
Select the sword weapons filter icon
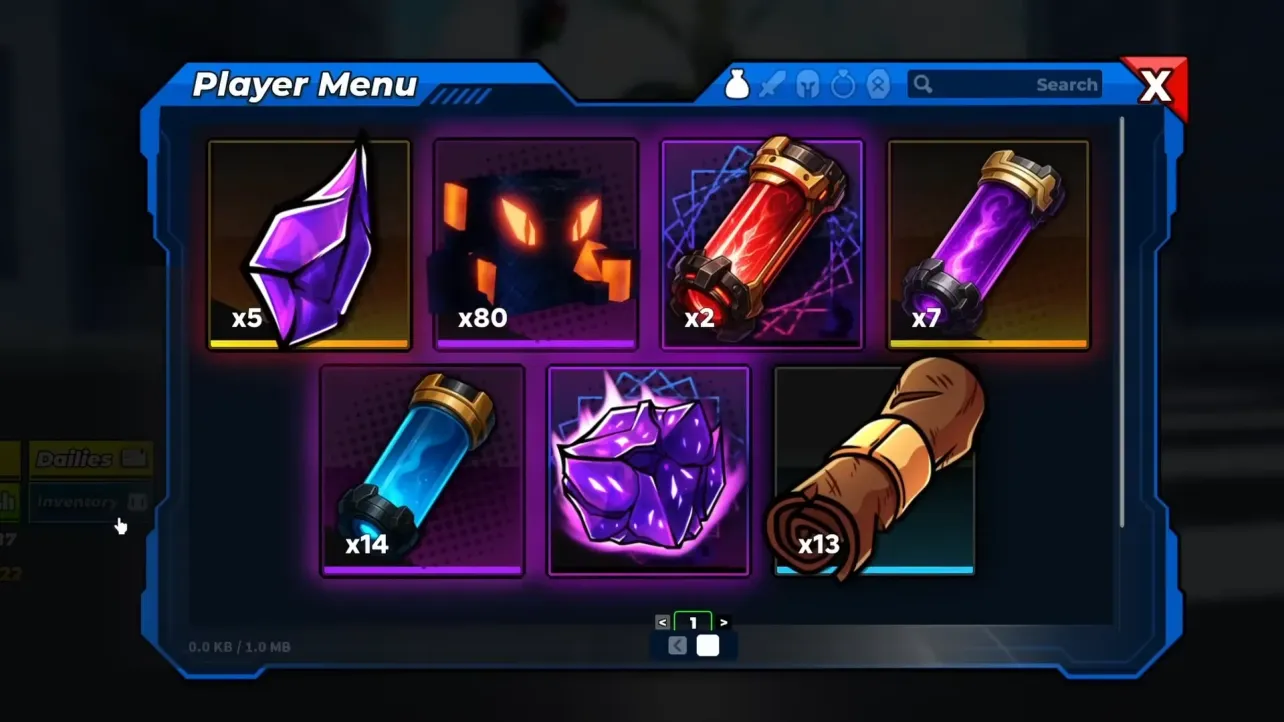click(x=772, y=84)
